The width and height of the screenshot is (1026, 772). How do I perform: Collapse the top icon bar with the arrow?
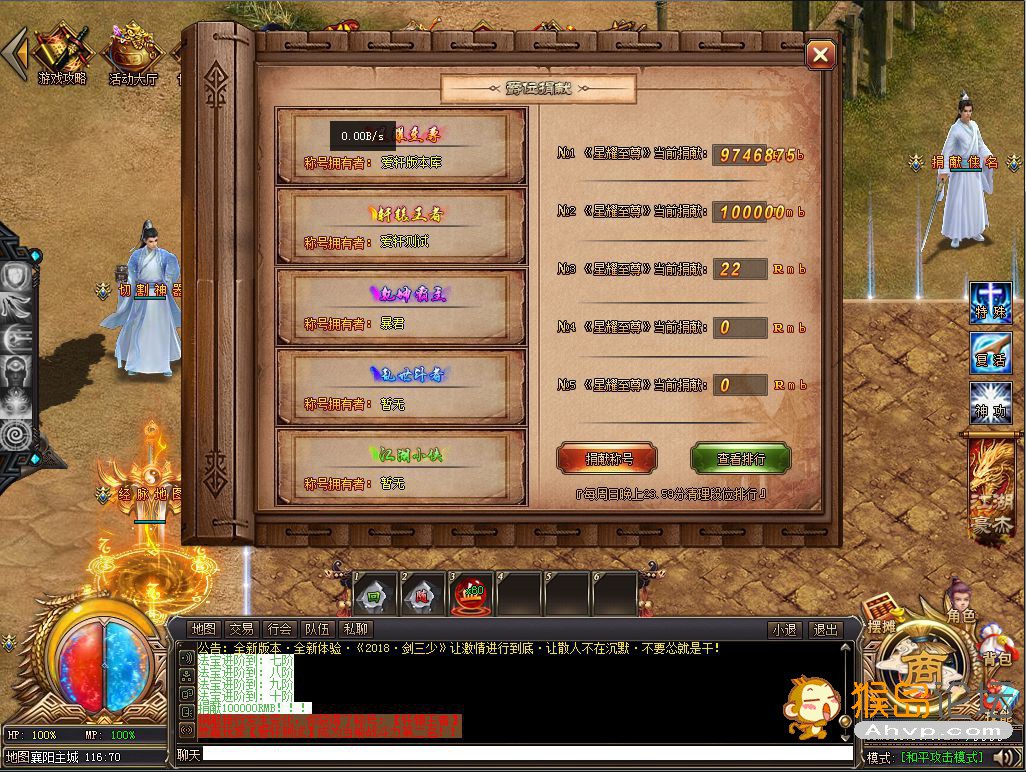click(x=14, y=53)
